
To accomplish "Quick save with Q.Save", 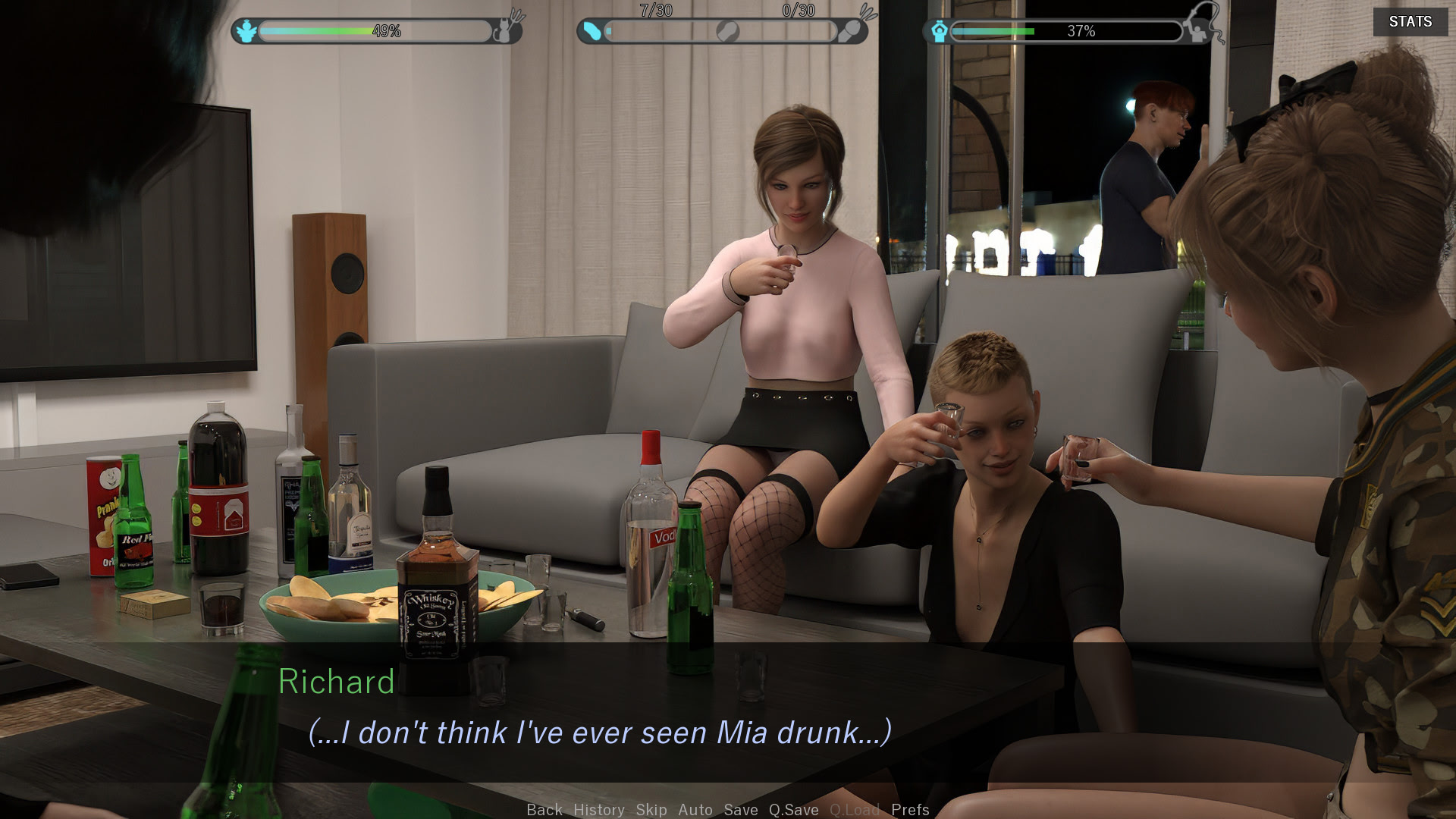I will point(793,809).
